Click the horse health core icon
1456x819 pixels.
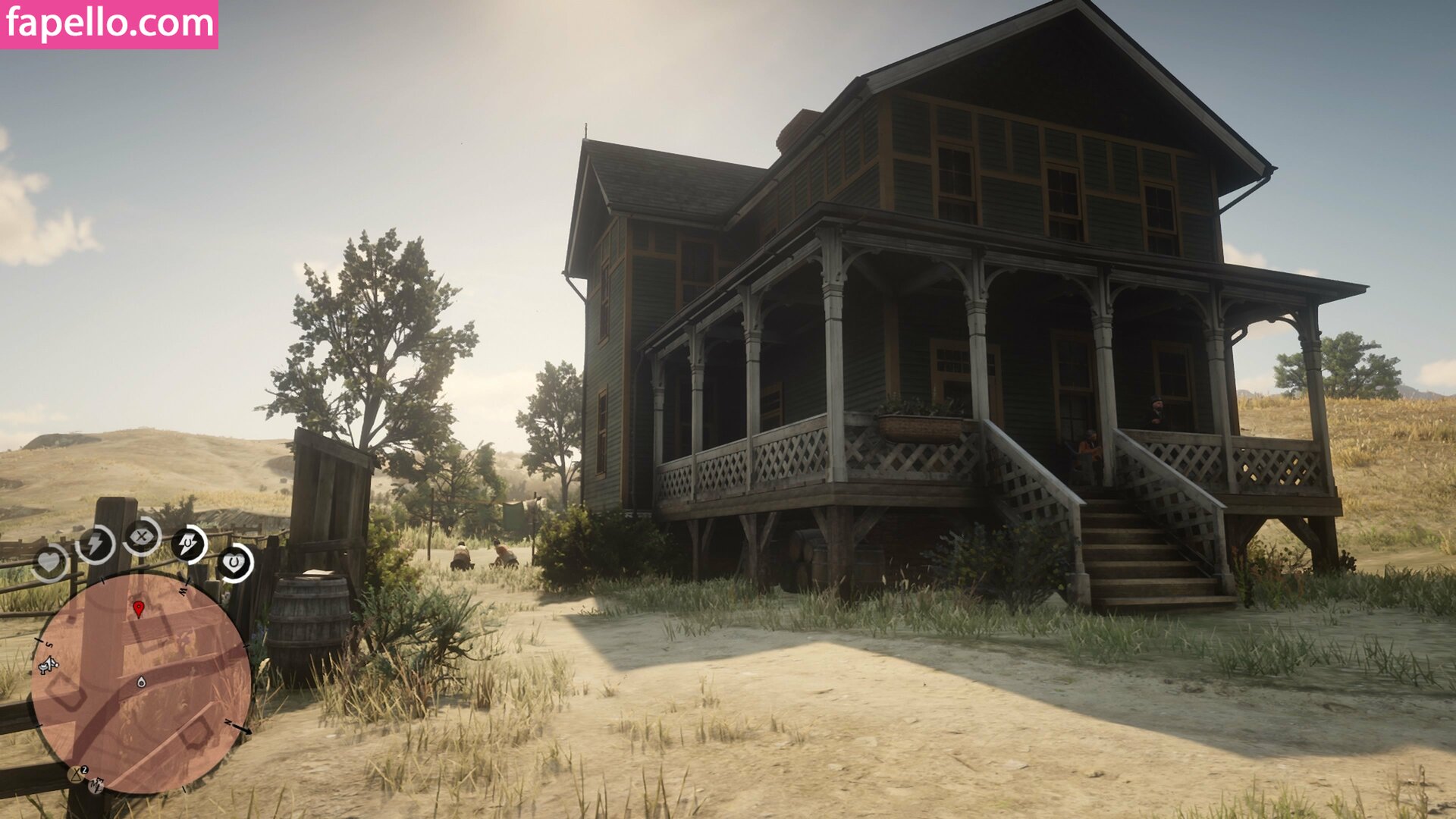(x=235, y=563)
